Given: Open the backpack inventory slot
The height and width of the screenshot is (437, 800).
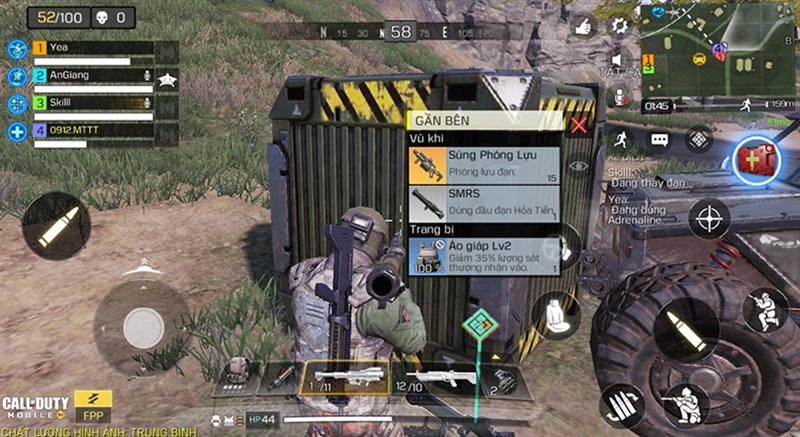Looking at the screenshot, I should pos(237,372).
